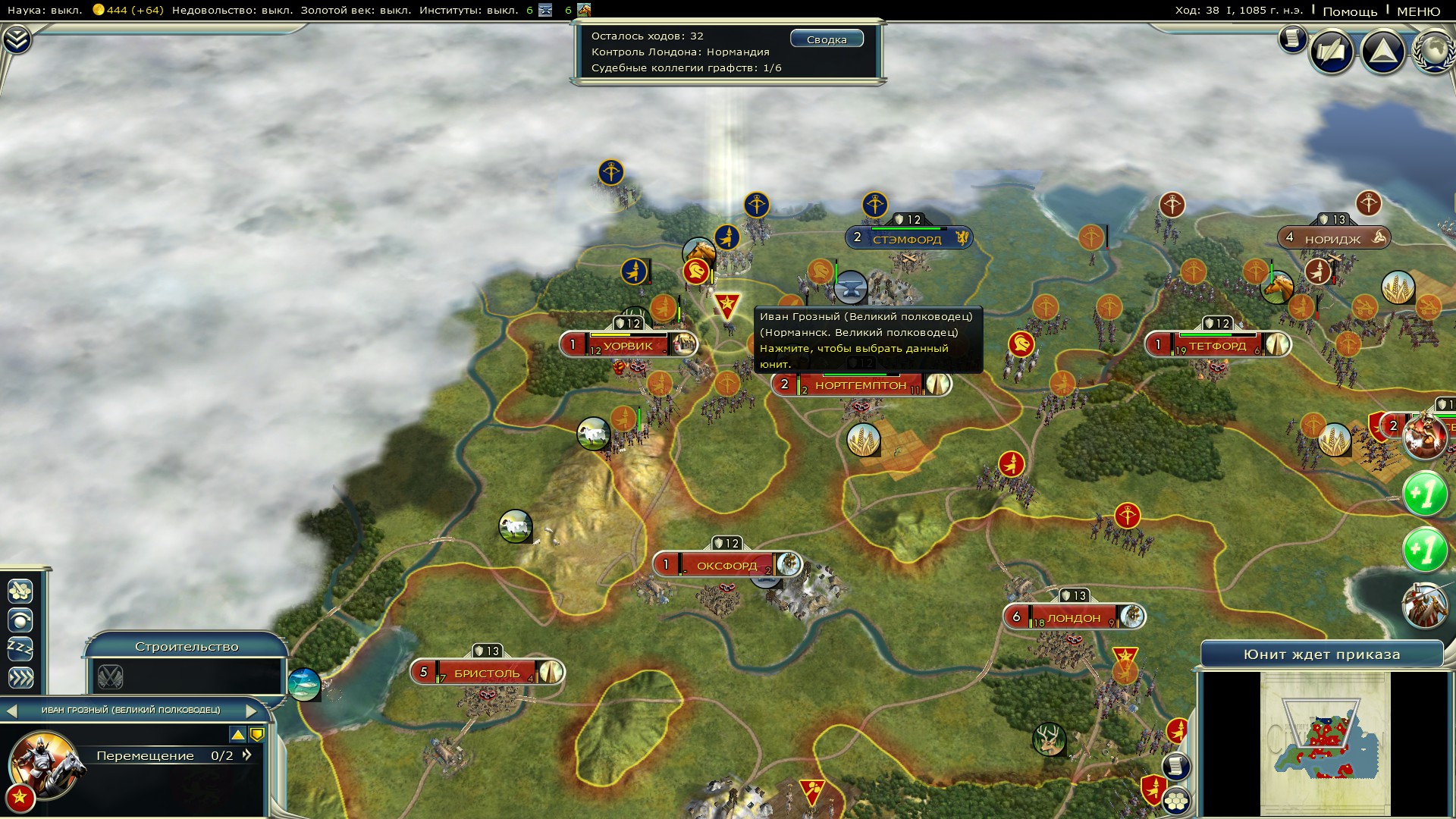Put the unit to sleep with Zzz icon
The height and width of the screenshot is (819, 1456).
click(20, 649)
